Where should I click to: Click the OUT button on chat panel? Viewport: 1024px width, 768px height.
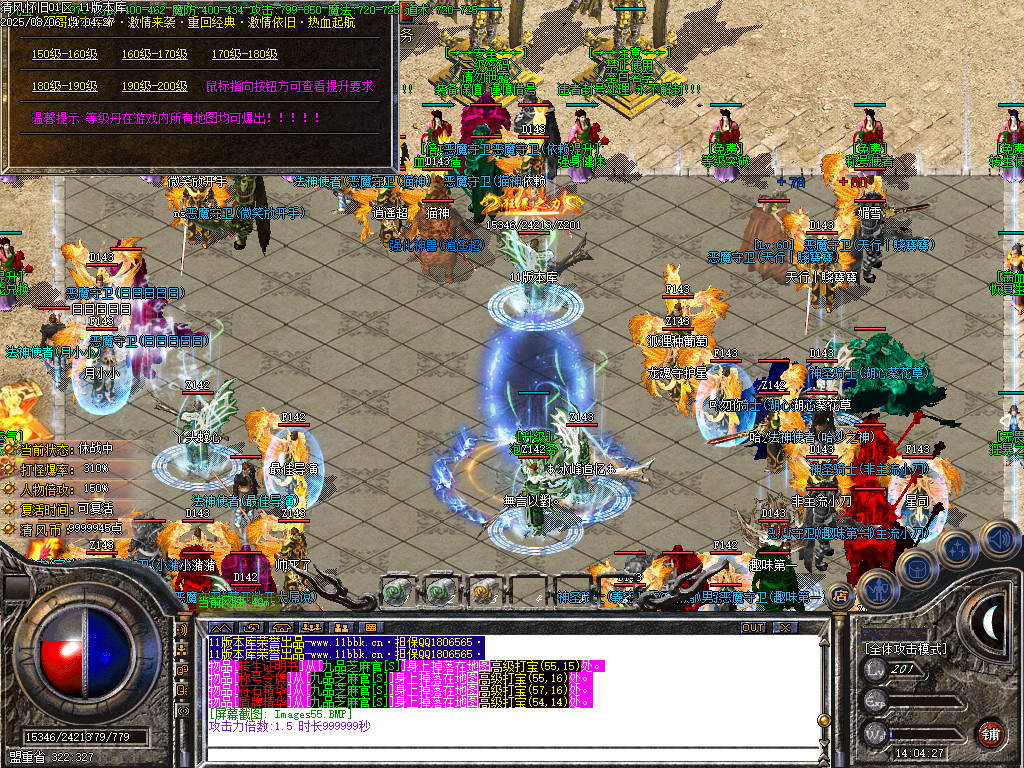[x=753, y=627]
